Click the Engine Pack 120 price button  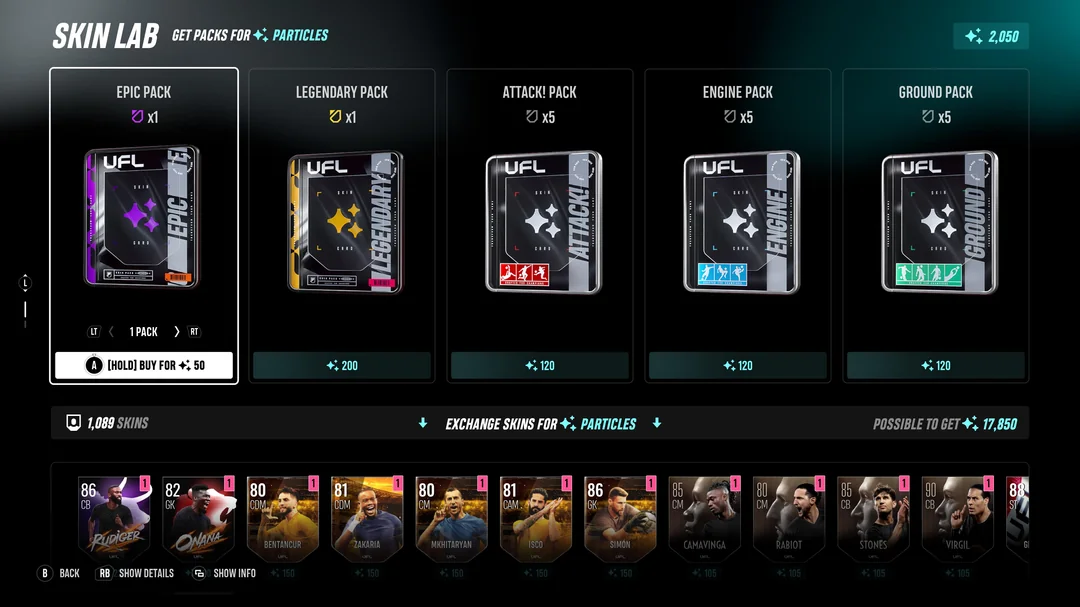click(738, 366)
